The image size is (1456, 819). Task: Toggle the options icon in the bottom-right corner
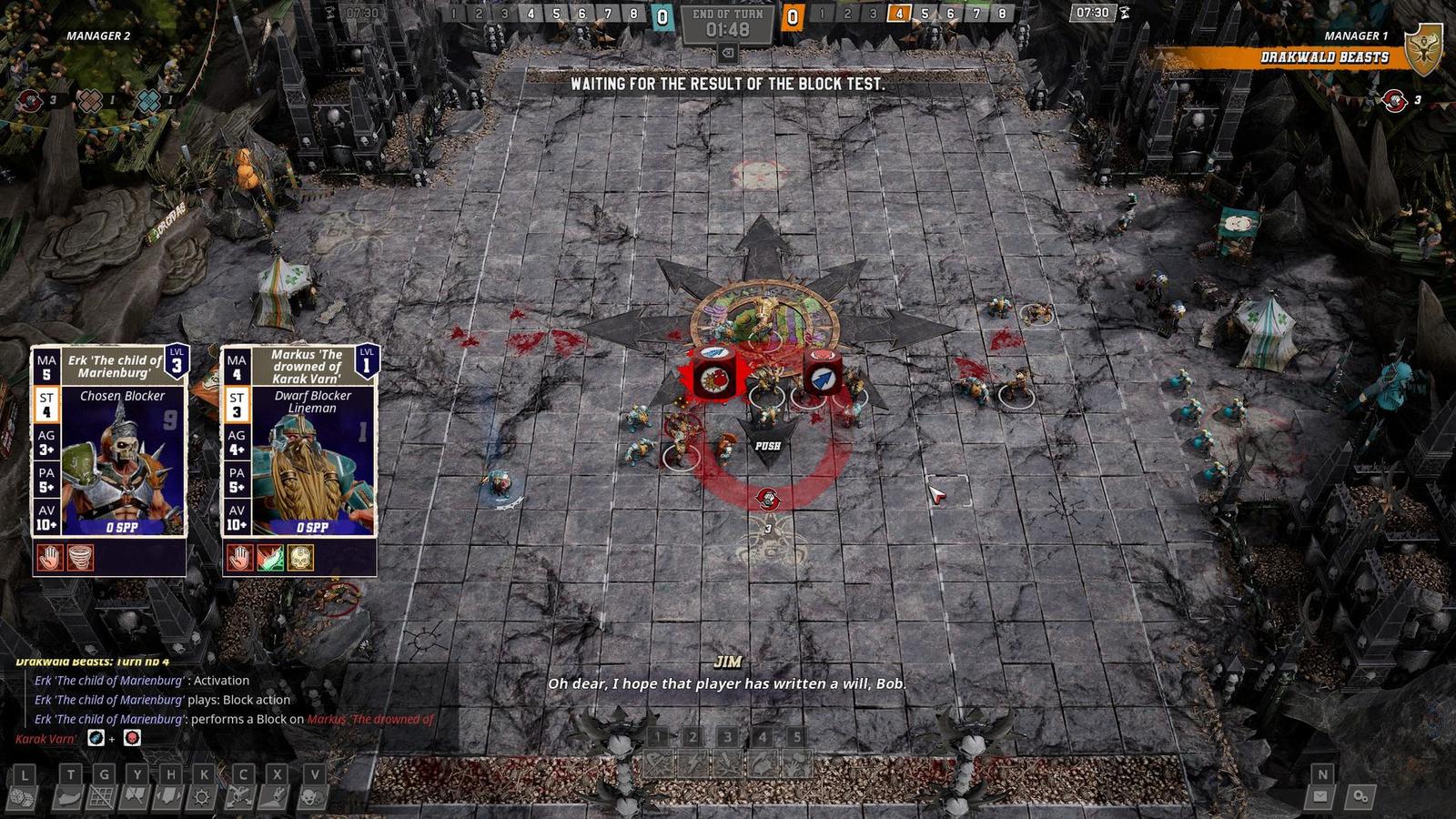tap(1361, 797)
